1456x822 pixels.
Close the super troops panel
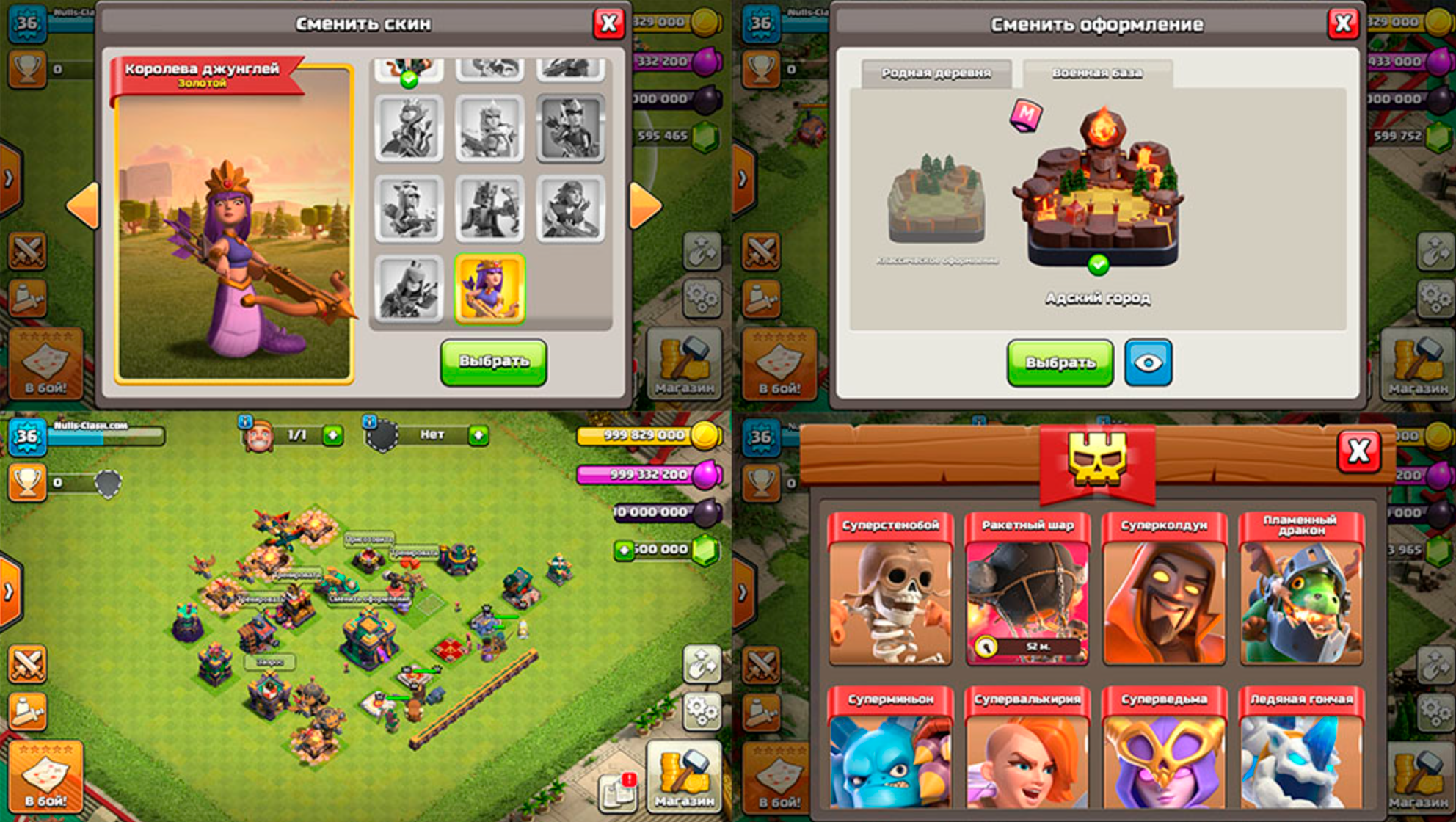1358,451
